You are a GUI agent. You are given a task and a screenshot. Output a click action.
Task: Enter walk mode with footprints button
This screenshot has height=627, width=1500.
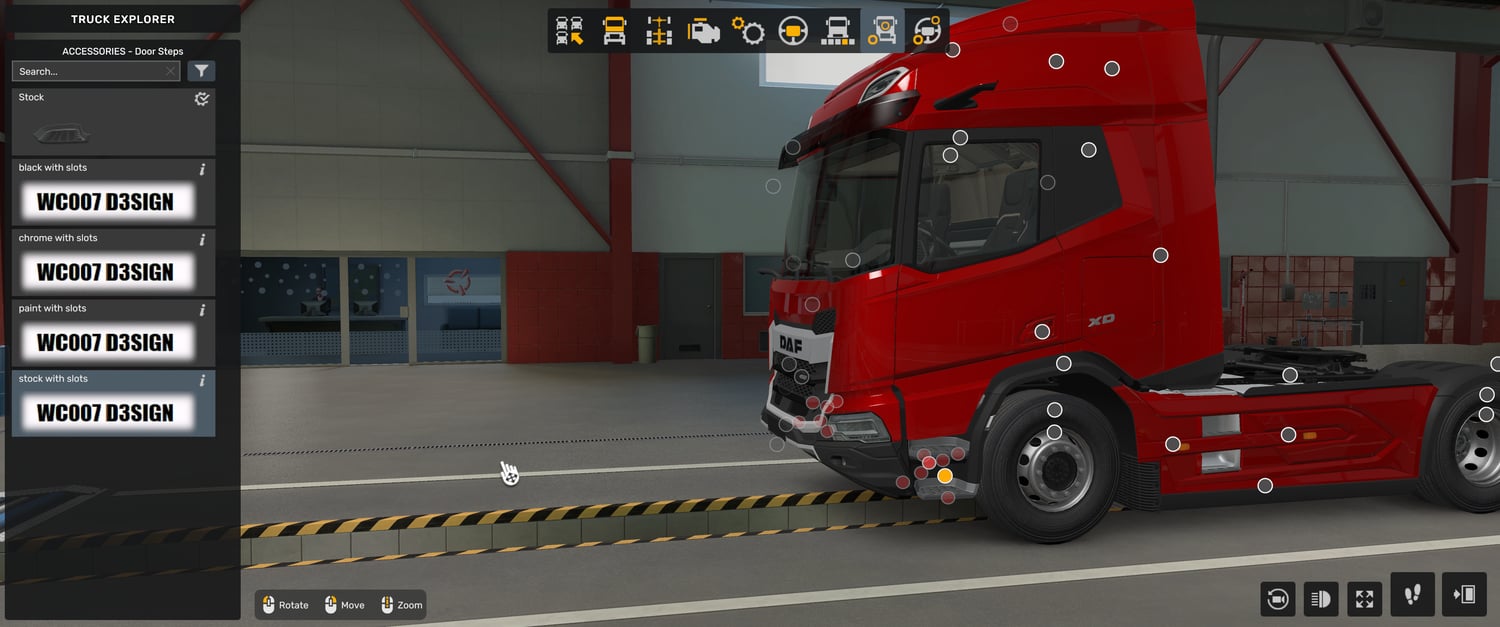click(1412, 595)
